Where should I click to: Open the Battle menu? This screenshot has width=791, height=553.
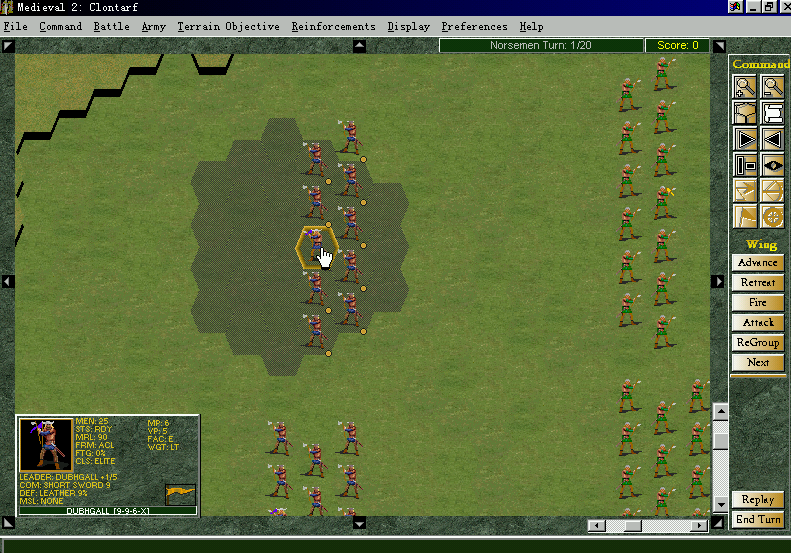[x=111, y=26]
